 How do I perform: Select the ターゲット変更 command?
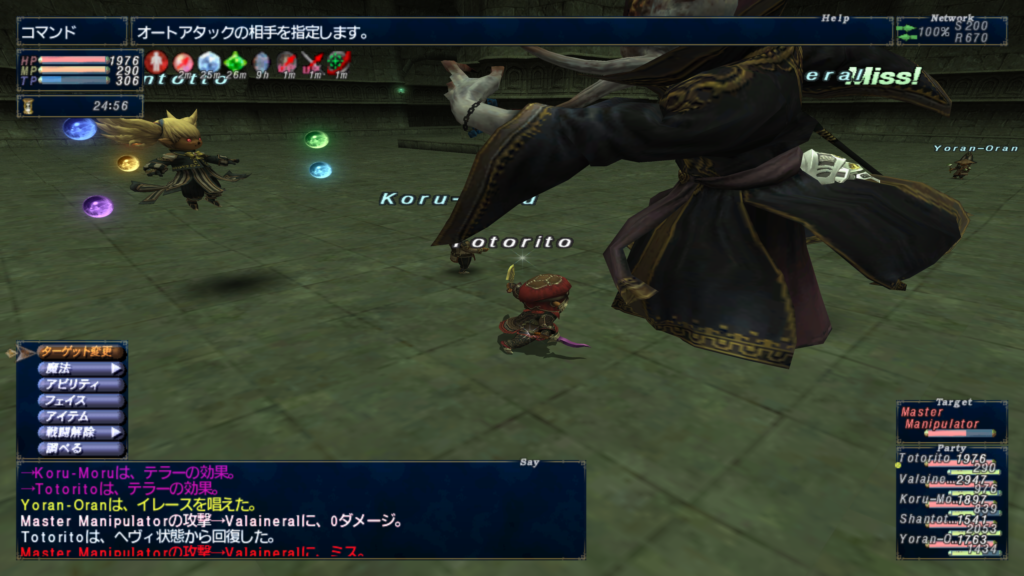click(x=80, y=352)
